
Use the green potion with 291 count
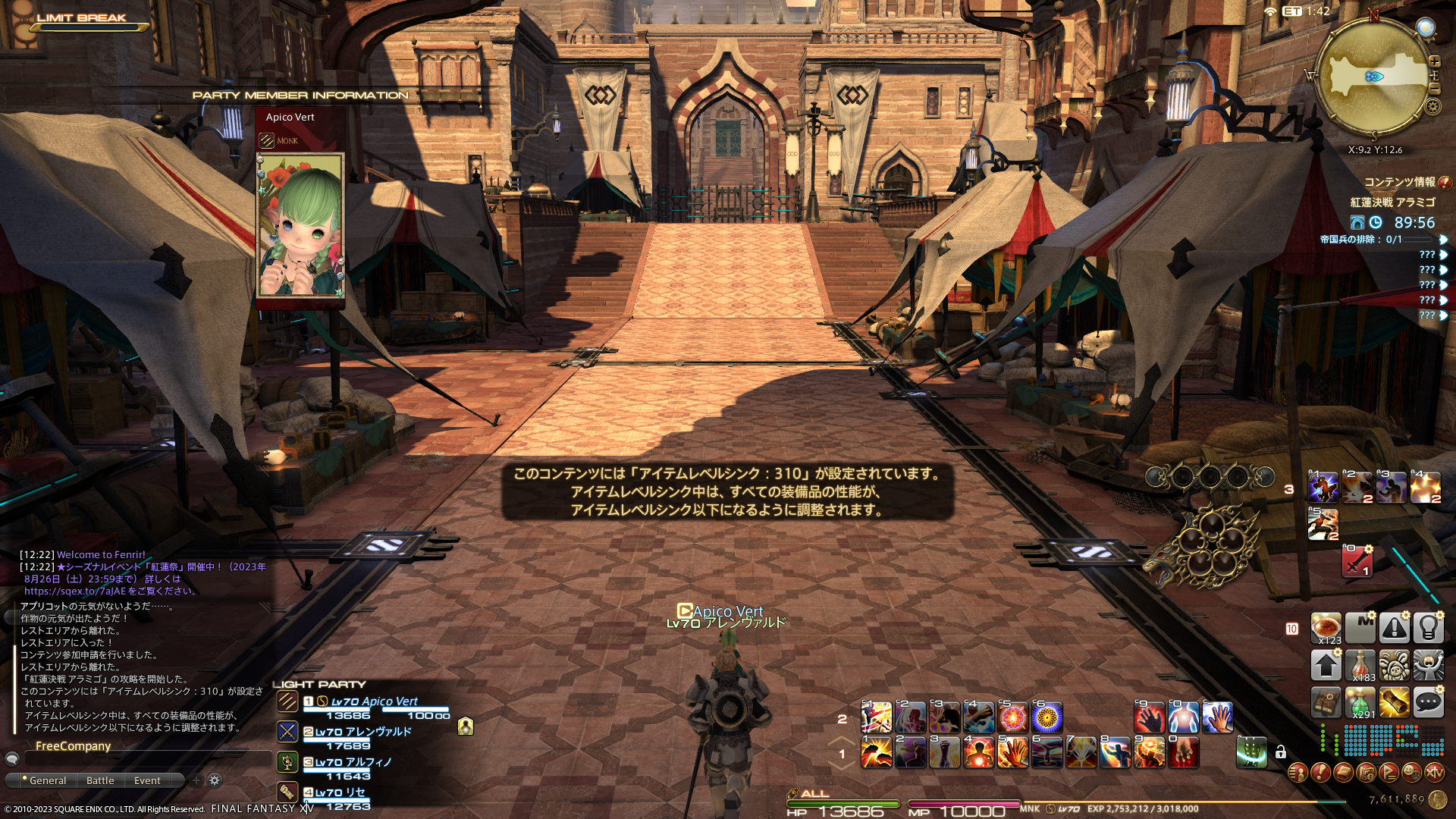coord(1360,703)
